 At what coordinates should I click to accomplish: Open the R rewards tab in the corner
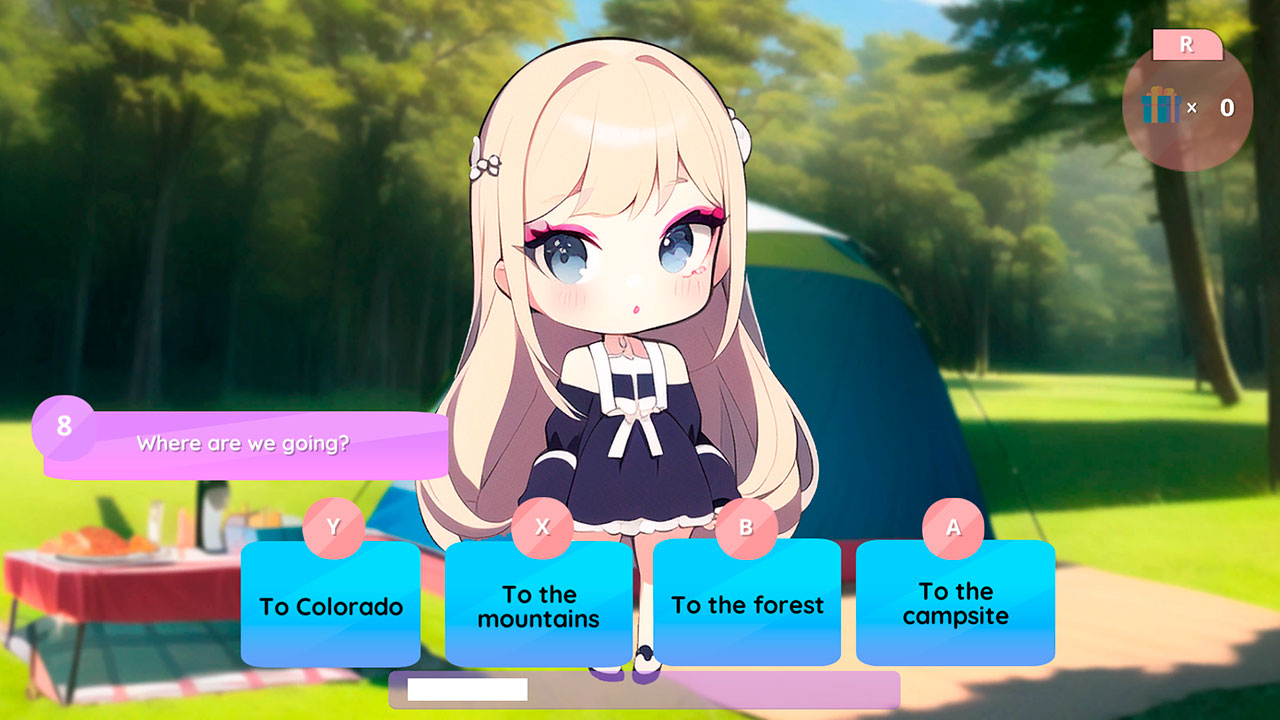click(1186, 44)
